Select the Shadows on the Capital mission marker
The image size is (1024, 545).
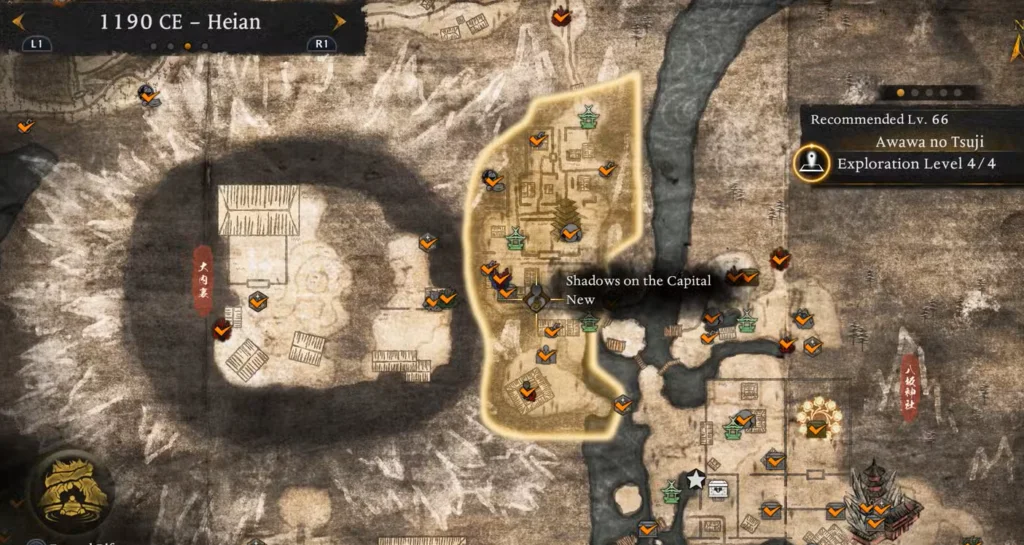[537, 295]
